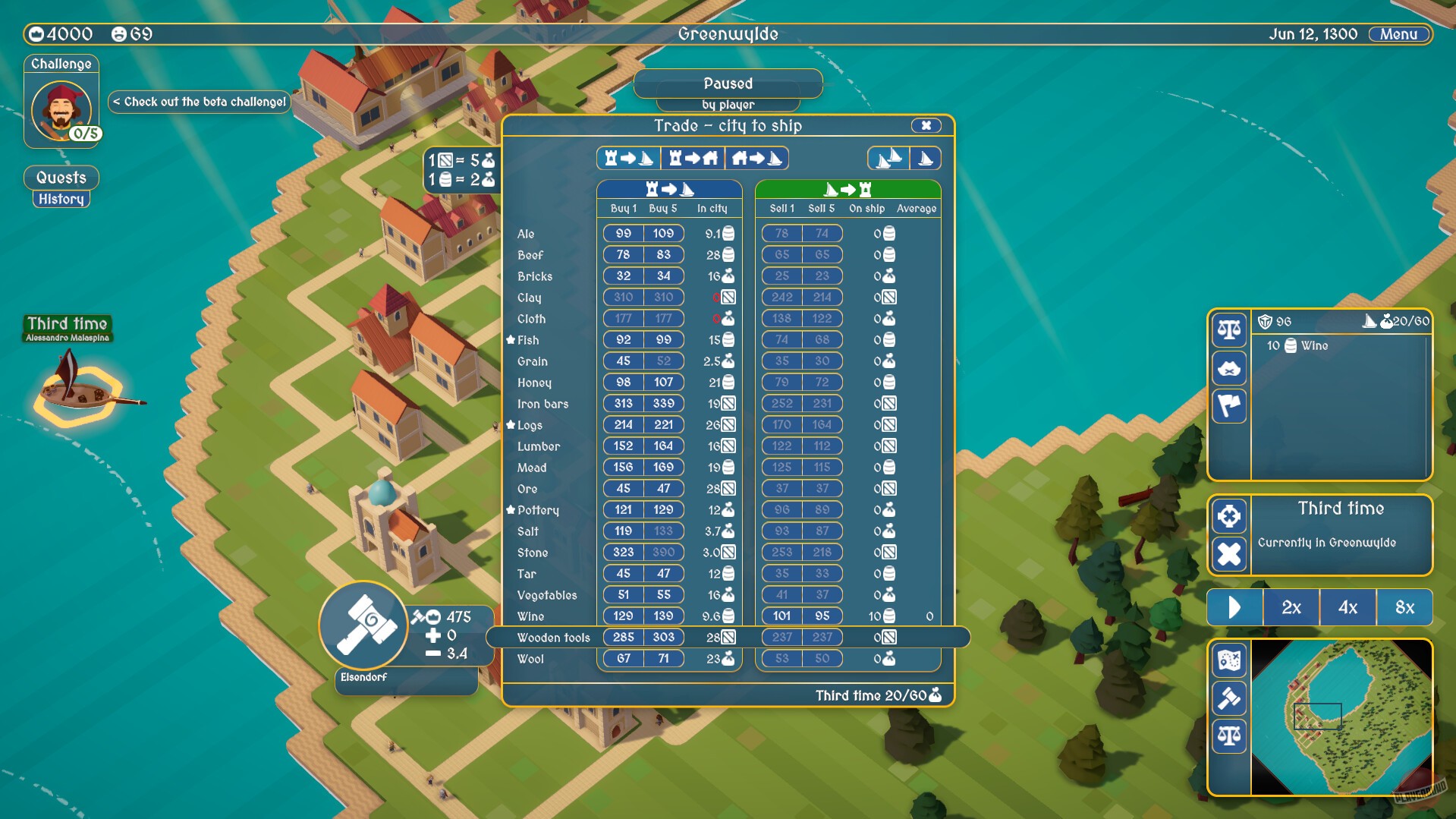Click the flag icon on the ship sidebar
The image size is (1456, 819).
1229,406
